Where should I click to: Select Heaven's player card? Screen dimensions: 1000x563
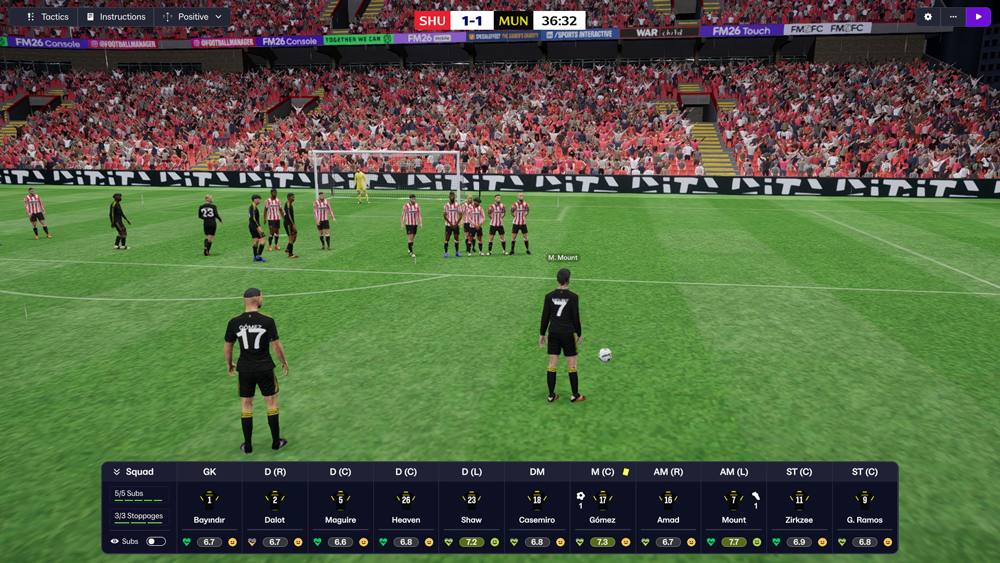click(x=406, y=508)
